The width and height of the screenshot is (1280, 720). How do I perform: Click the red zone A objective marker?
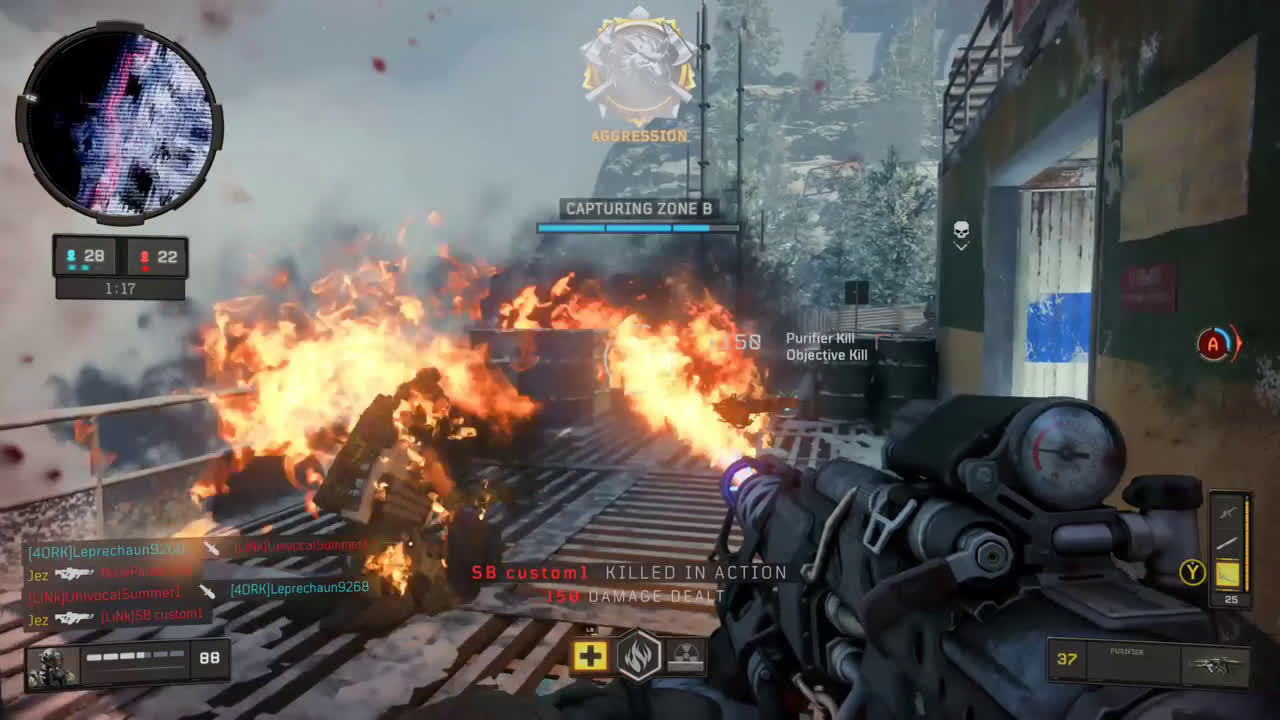pos(1215,345)
